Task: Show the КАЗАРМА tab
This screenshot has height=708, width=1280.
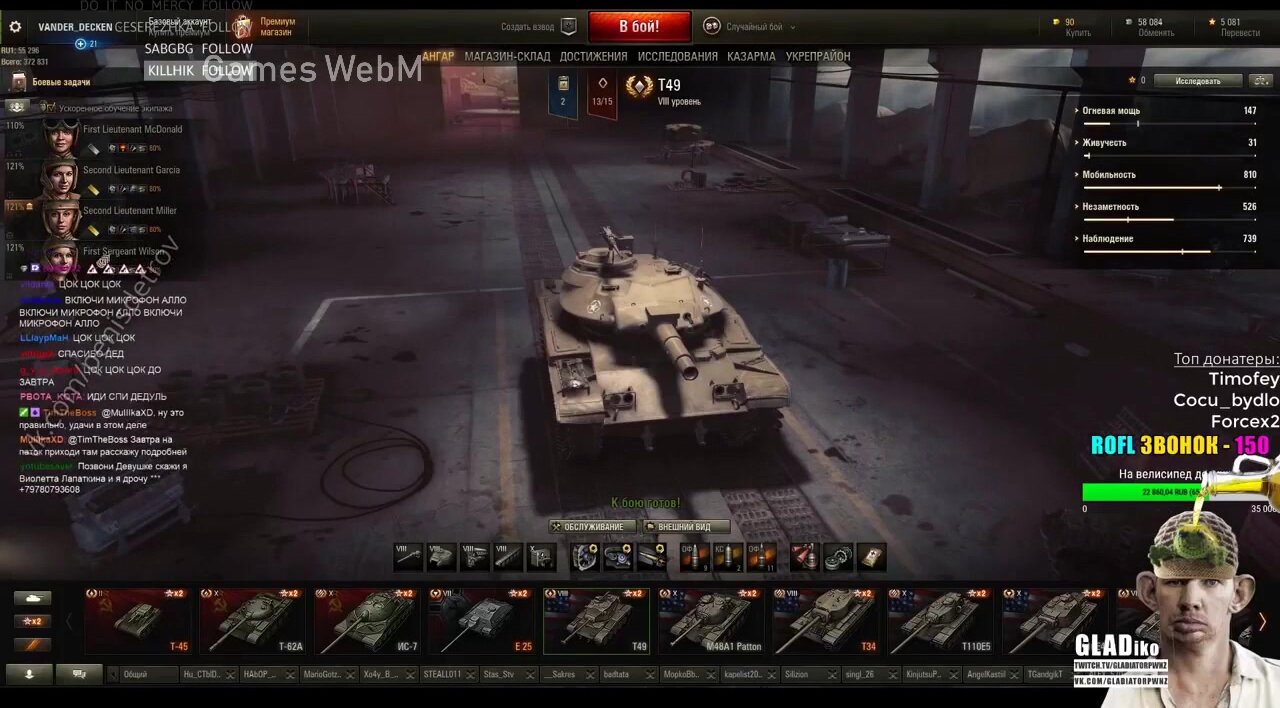Action: coord(751,57)
